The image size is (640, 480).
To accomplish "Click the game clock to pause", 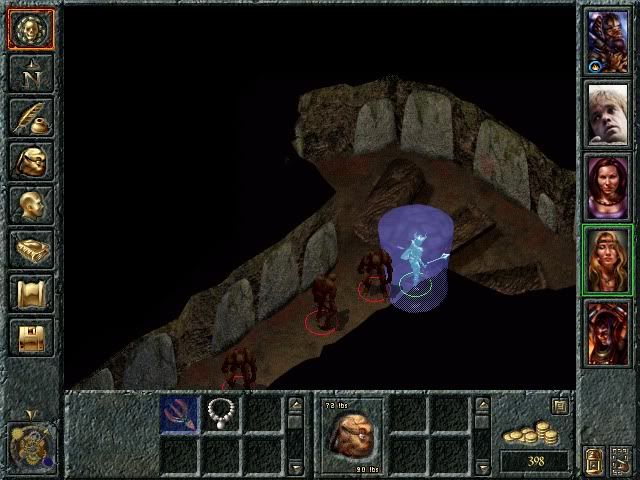I will pos(29,442).
